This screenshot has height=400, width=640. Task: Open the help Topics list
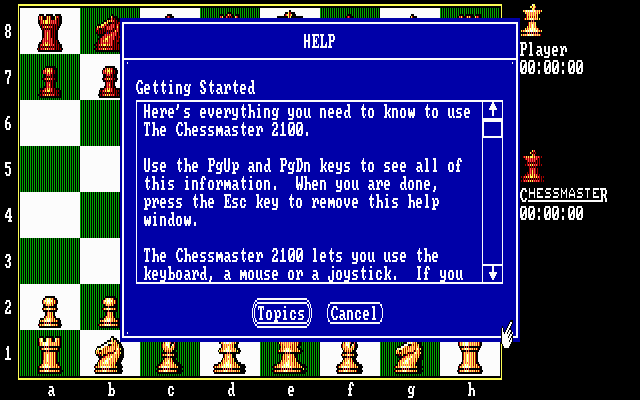point(280,314)
